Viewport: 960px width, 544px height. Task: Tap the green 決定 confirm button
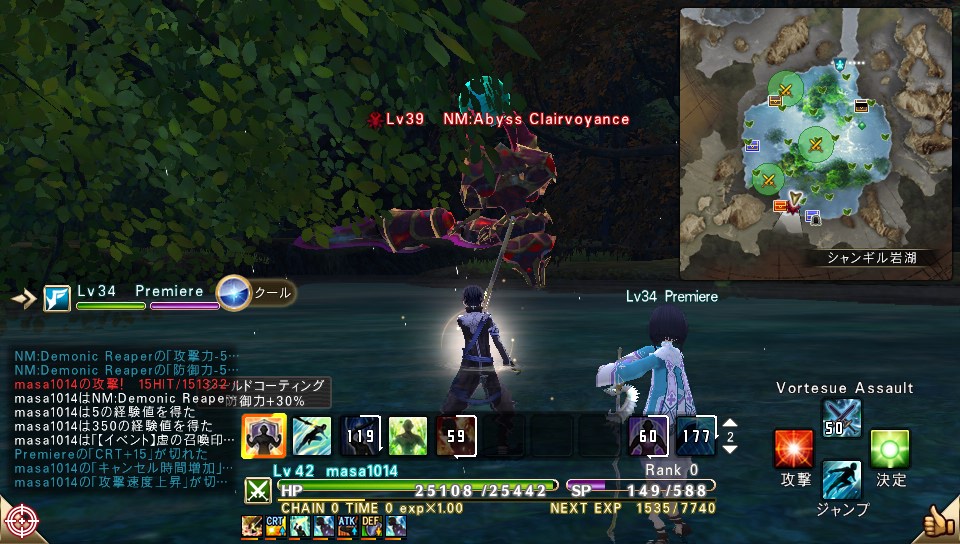(x=890, y=449)
